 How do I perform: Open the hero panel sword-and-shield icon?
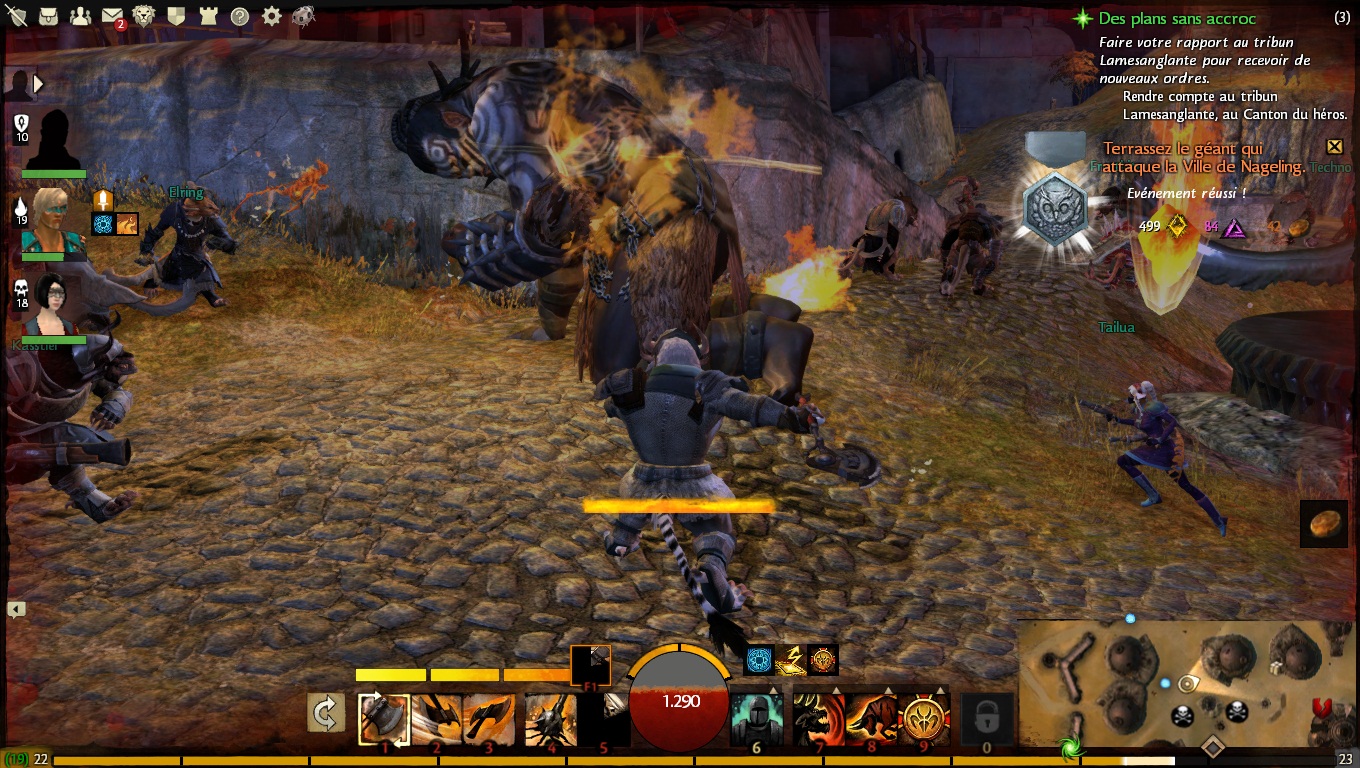point(18,16)
